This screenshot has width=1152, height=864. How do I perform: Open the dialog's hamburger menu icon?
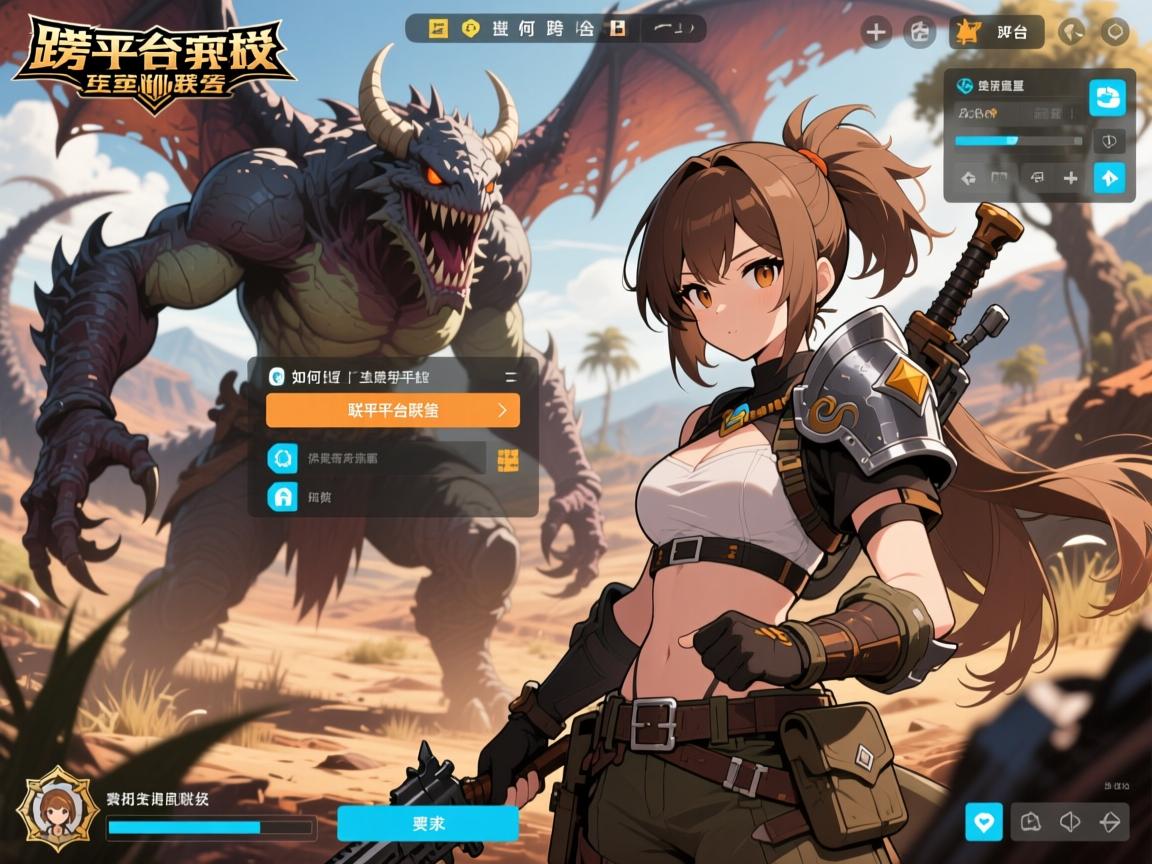tap(511, 377)
